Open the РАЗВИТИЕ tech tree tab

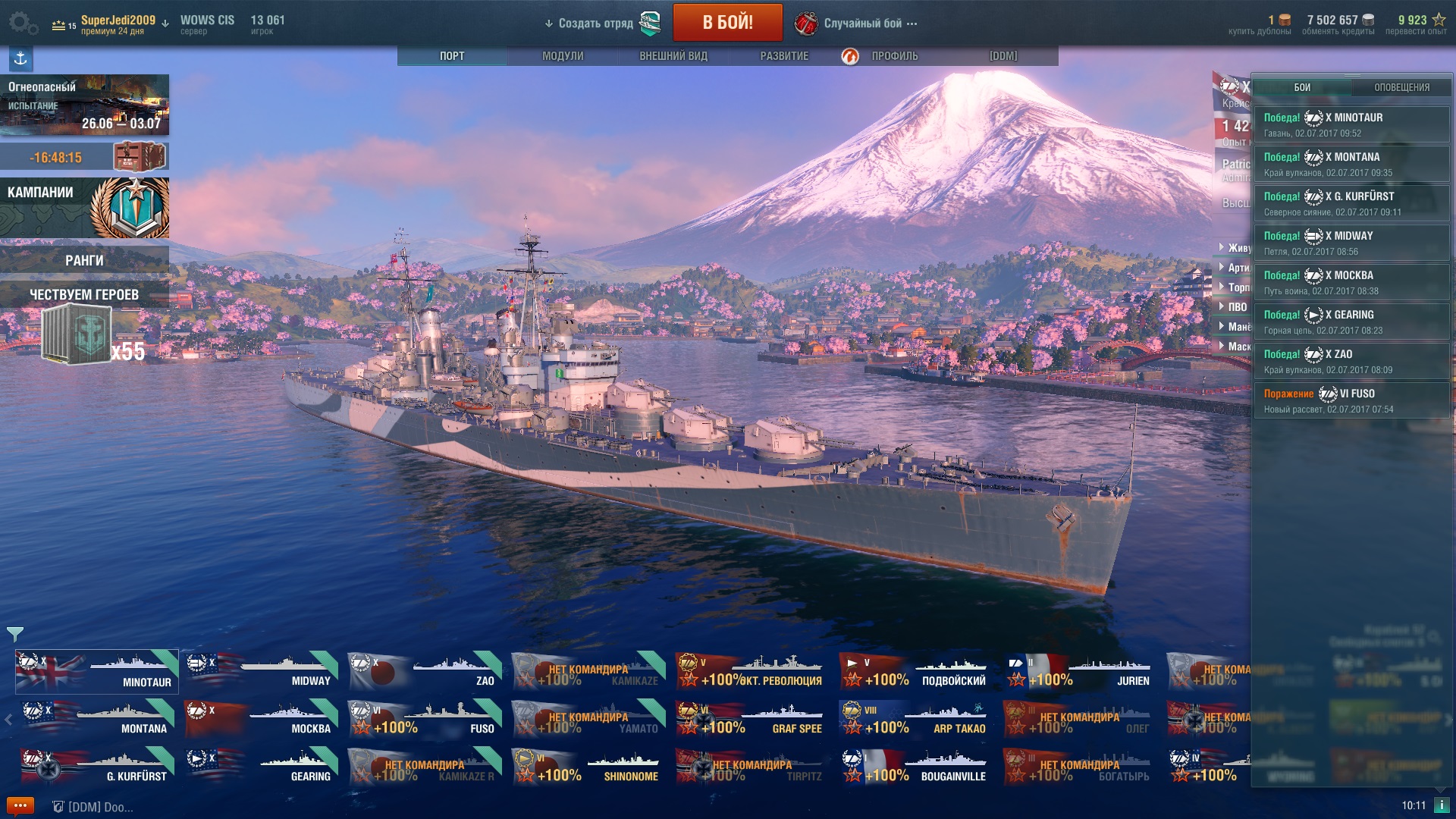point(784,56)
